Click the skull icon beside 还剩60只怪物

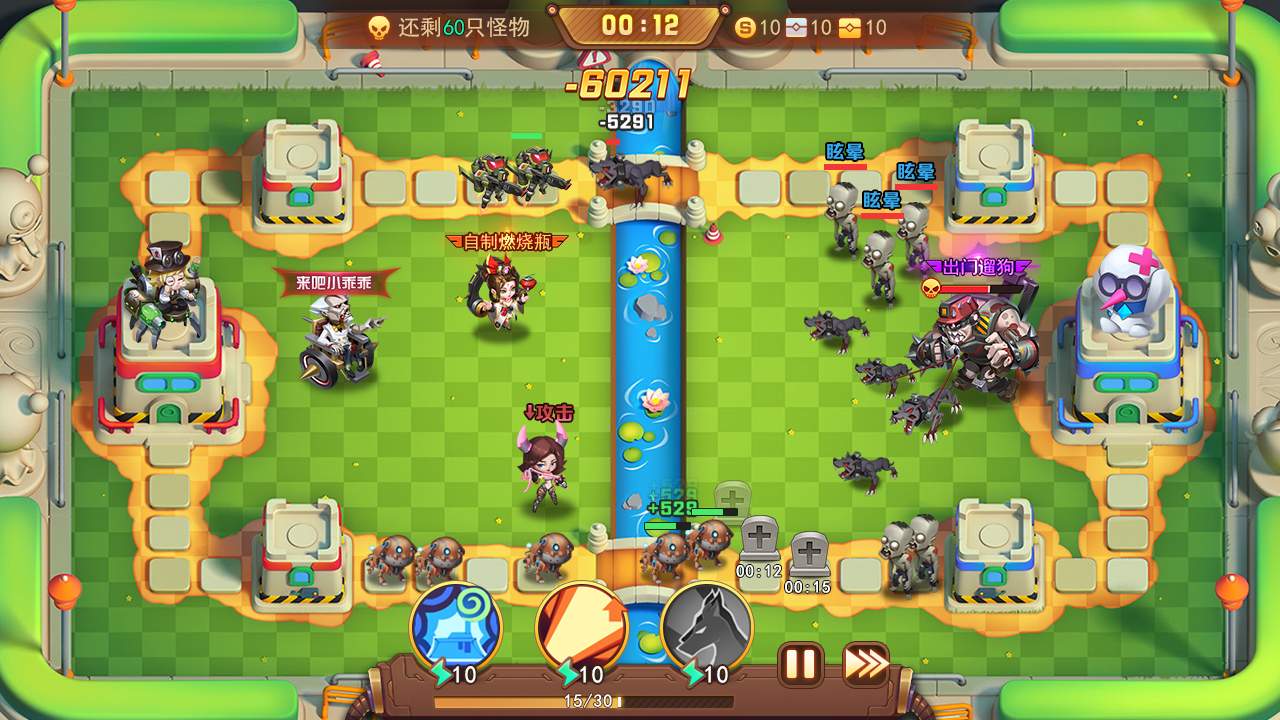click(x=380, y=27)
